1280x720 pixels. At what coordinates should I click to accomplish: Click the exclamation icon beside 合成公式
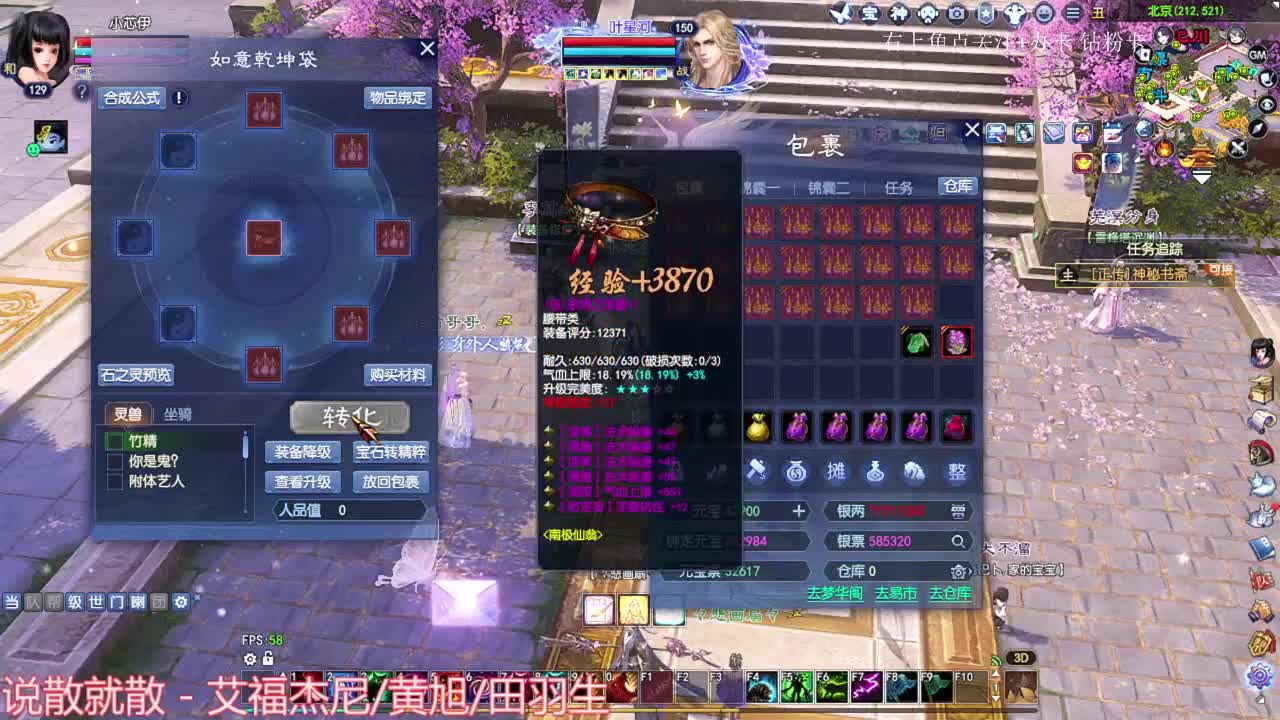[x=178, y=98]
